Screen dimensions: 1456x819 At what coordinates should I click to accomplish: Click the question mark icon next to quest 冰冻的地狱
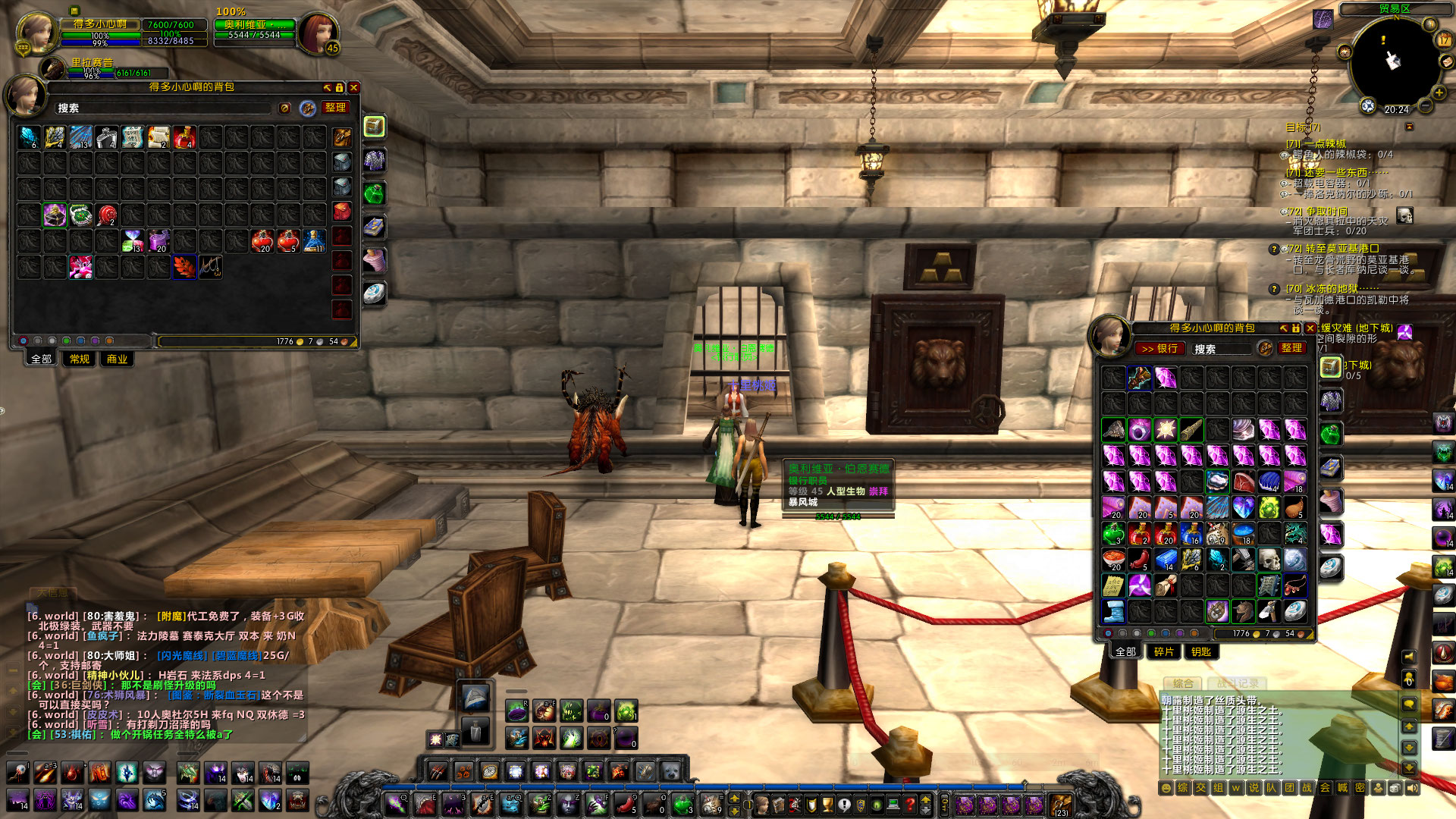pos(1274,290)
